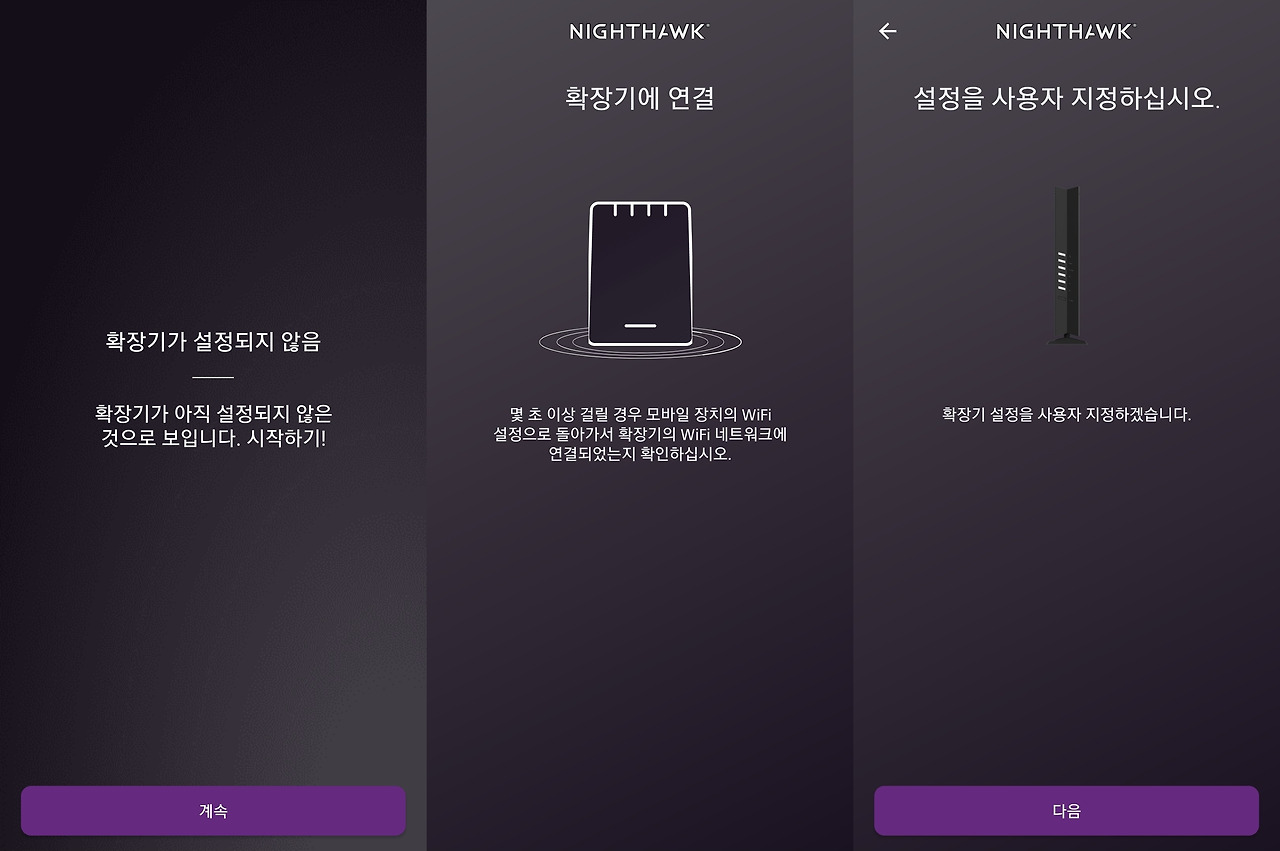The height and width of the screenshot is (851, 1280).
Task: Click the antenna prongs atop the extender drawing
Action: [x=640, y=211]
